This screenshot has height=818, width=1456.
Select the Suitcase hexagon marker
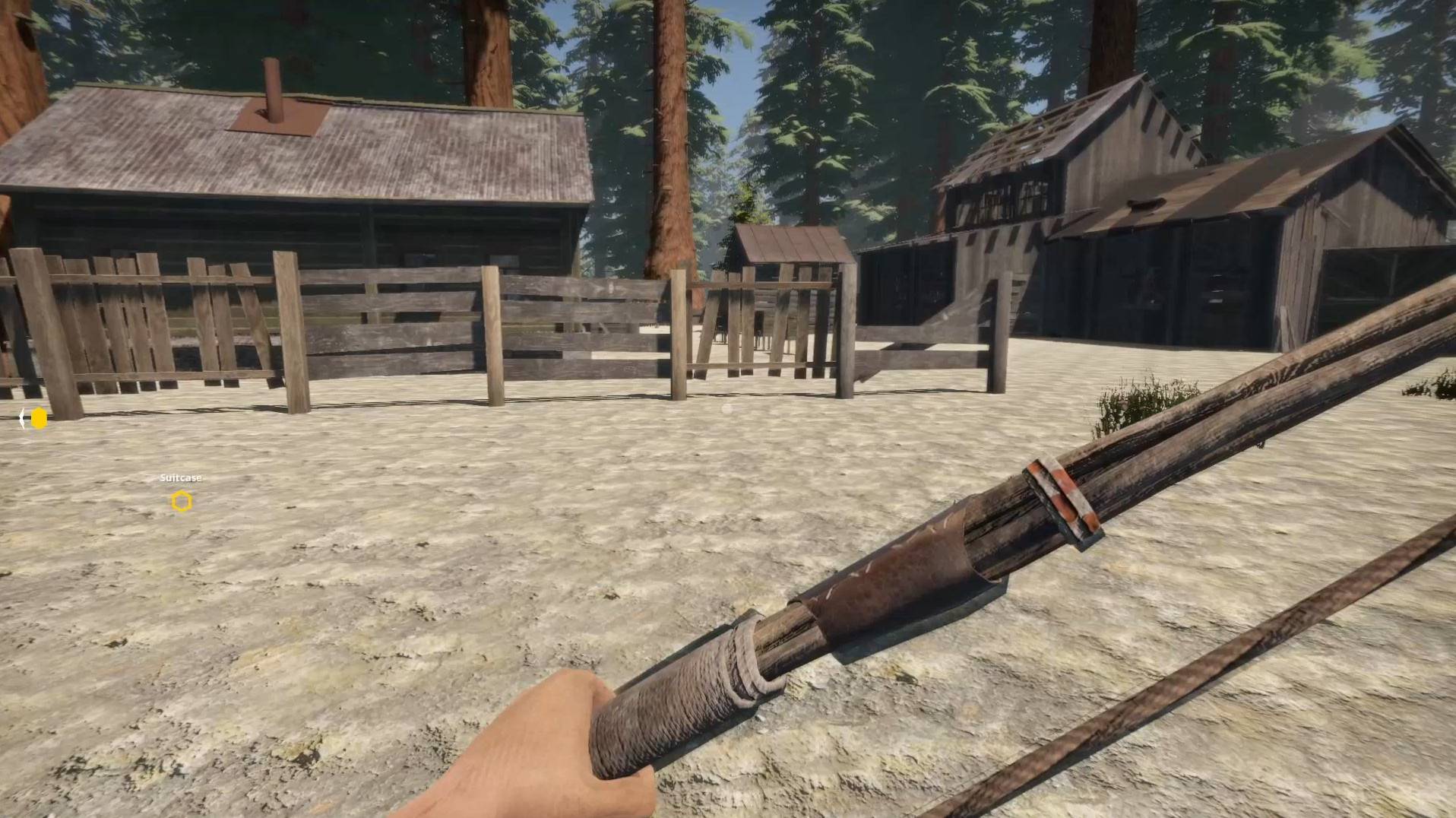[182, 502]
